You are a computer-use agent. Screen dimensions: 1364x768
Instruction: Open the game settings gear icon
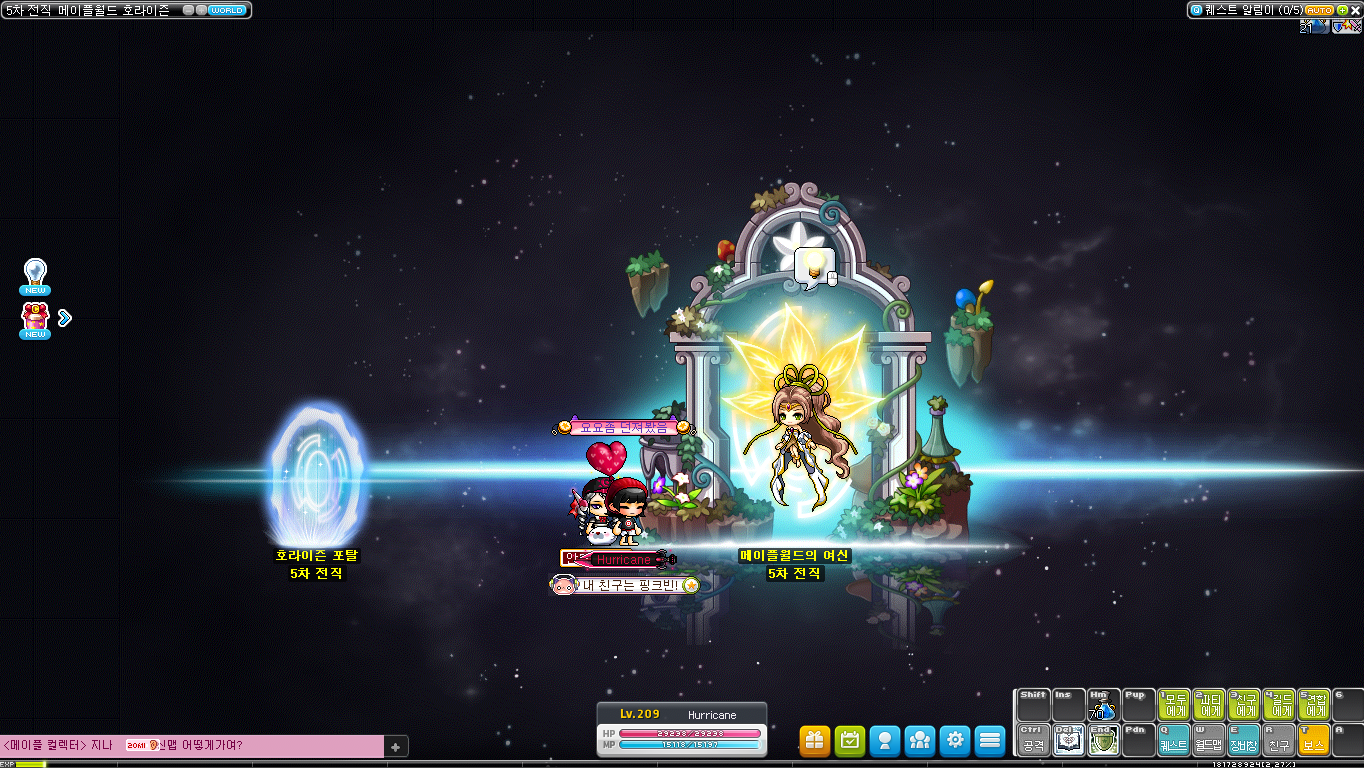(x=954, y=741)
